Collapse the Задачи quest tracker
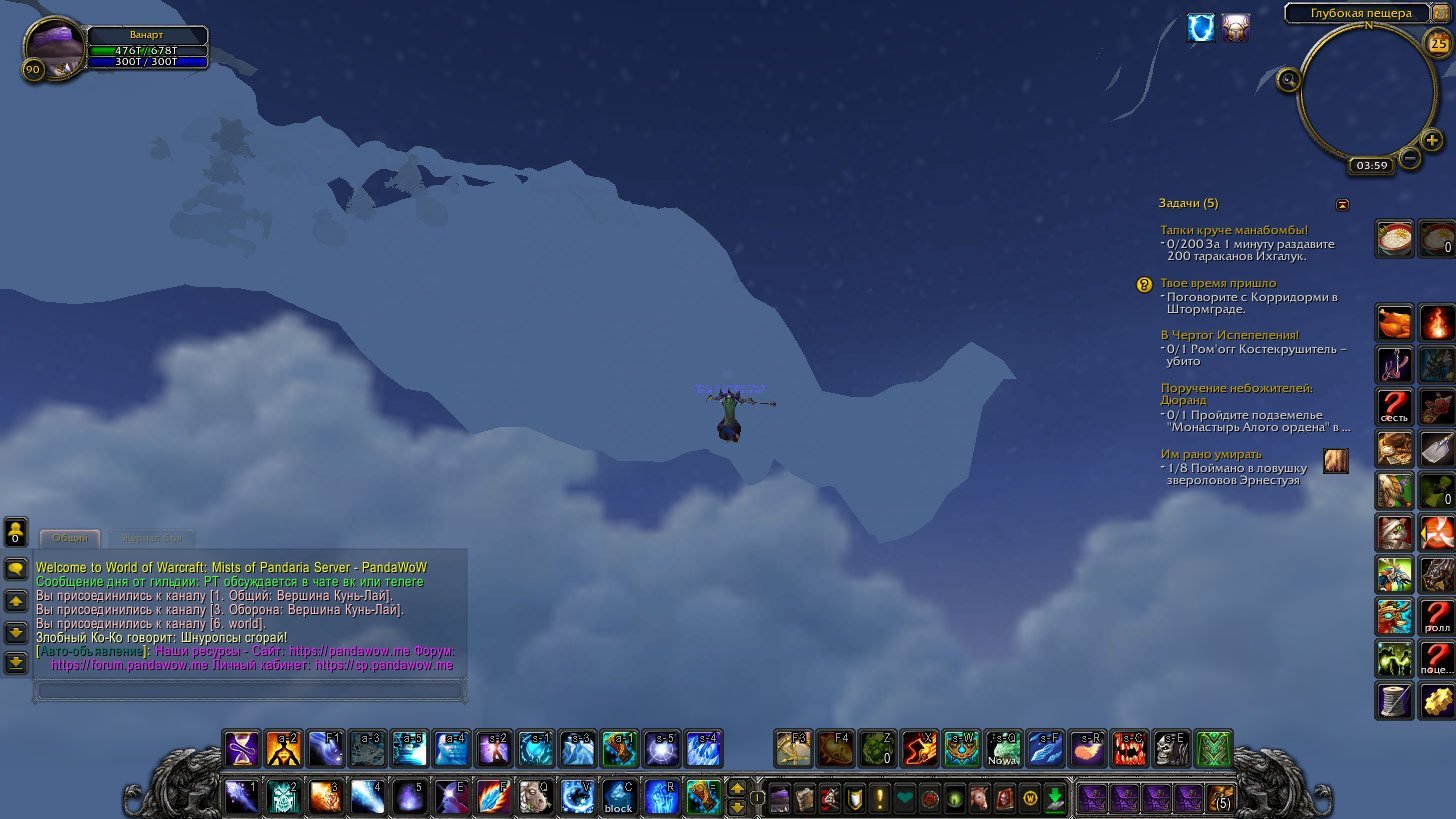The width and height of the screenshot is (1456, 819). (1343, 205)
